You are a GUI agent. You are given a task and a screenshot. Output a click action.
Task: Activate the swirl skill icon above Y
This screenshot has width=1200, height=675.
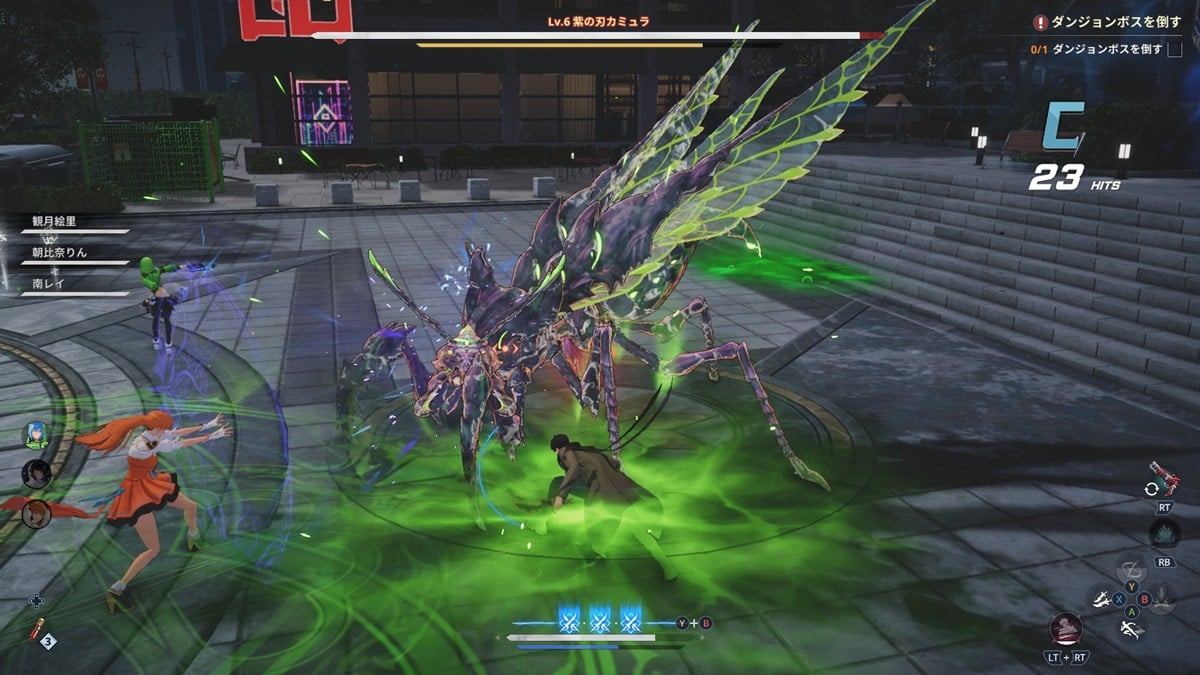[x=1131, y=567]
